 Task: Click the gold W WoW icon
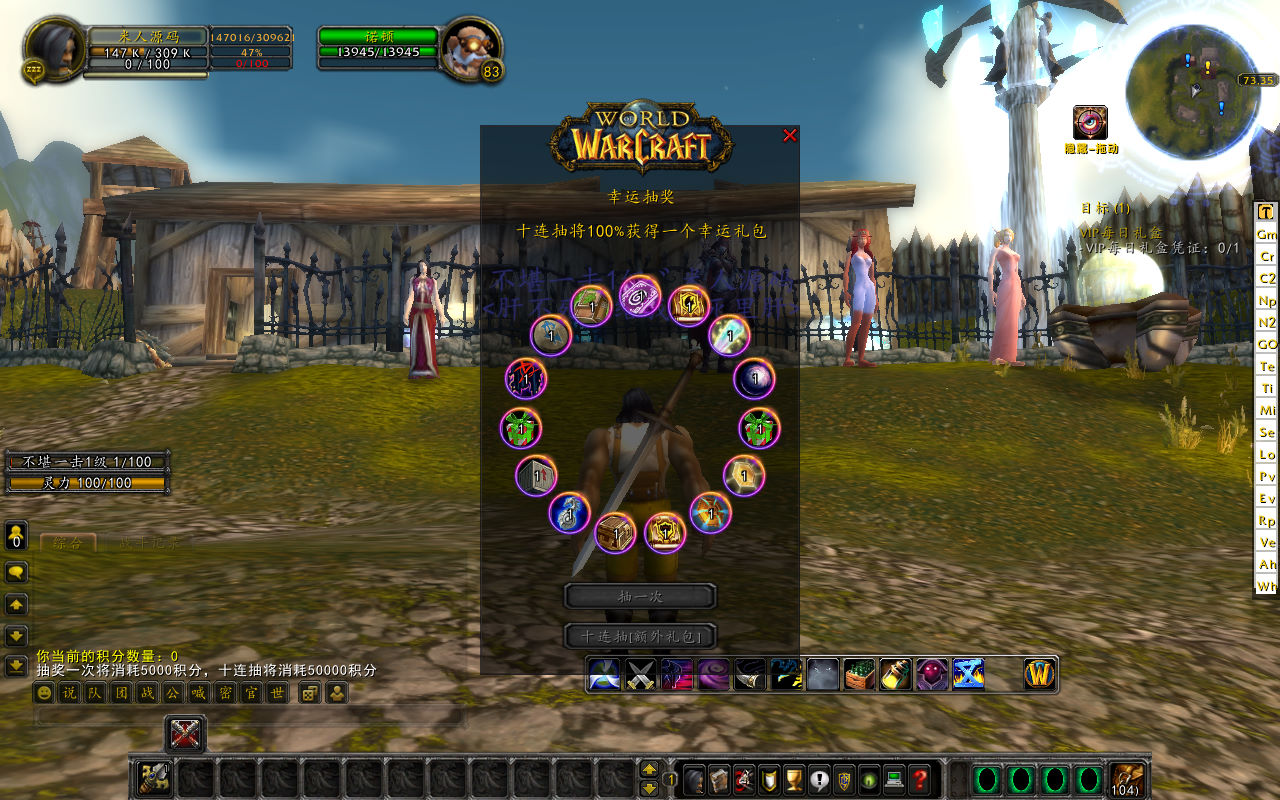(x=1040, y=675)
